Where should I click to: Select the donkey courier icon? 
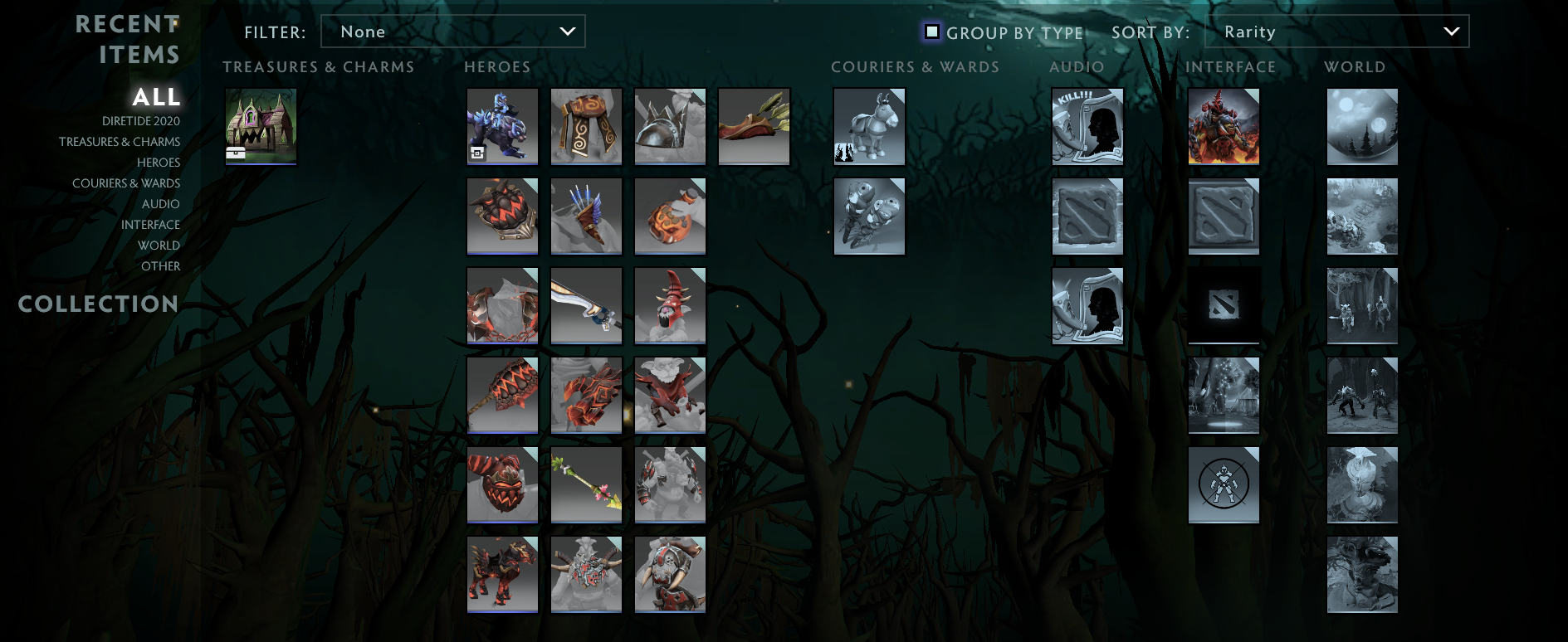(x=868, y=126)
